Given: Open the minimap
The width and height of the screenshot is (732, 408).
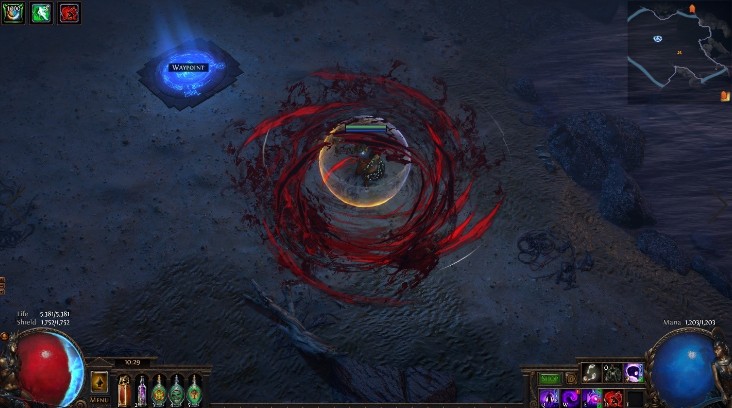Looking at the screenshot, I should [678, 50].
